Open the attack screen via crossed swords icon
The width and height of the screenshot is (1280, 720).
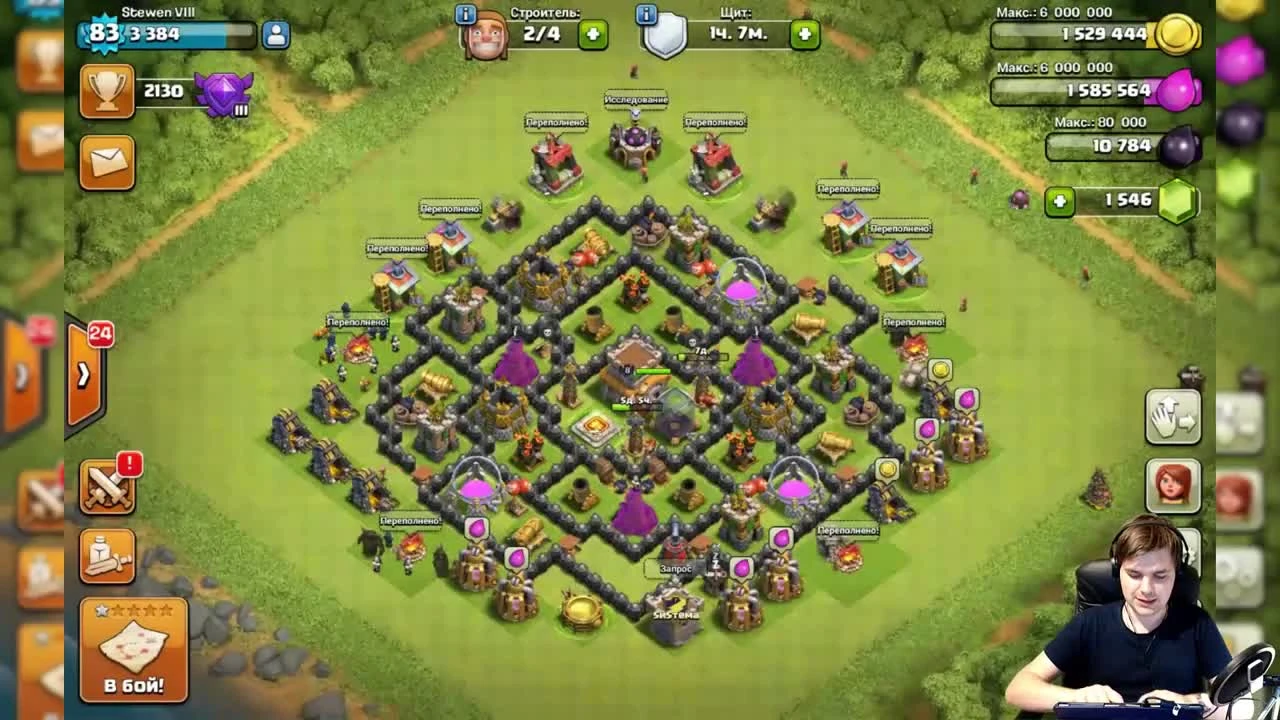(107, 489)
